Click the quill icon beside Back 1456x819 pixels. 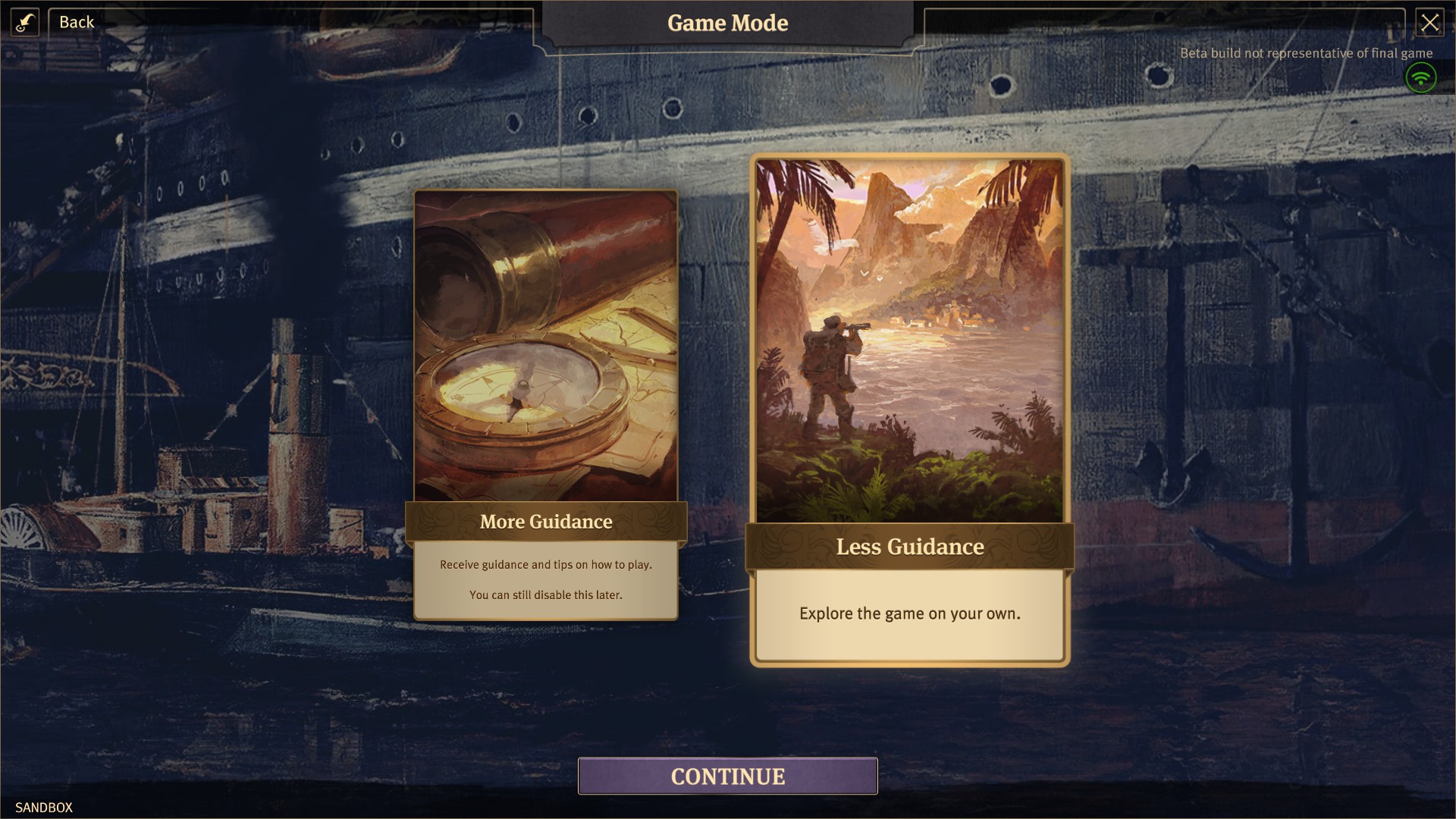pyautogui.click(x=25, y=22)
